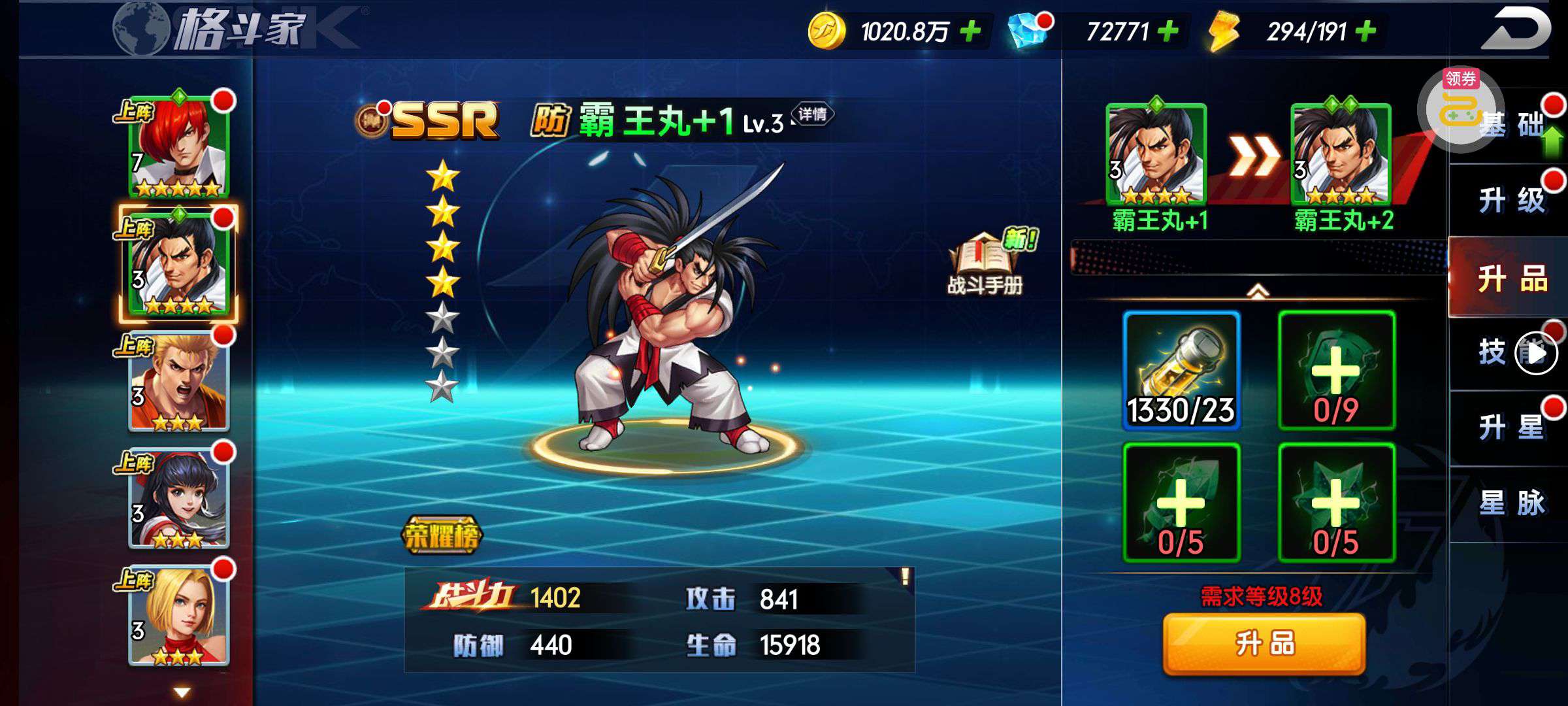Add the missing 0/9 material slot

coord(1336,371)
